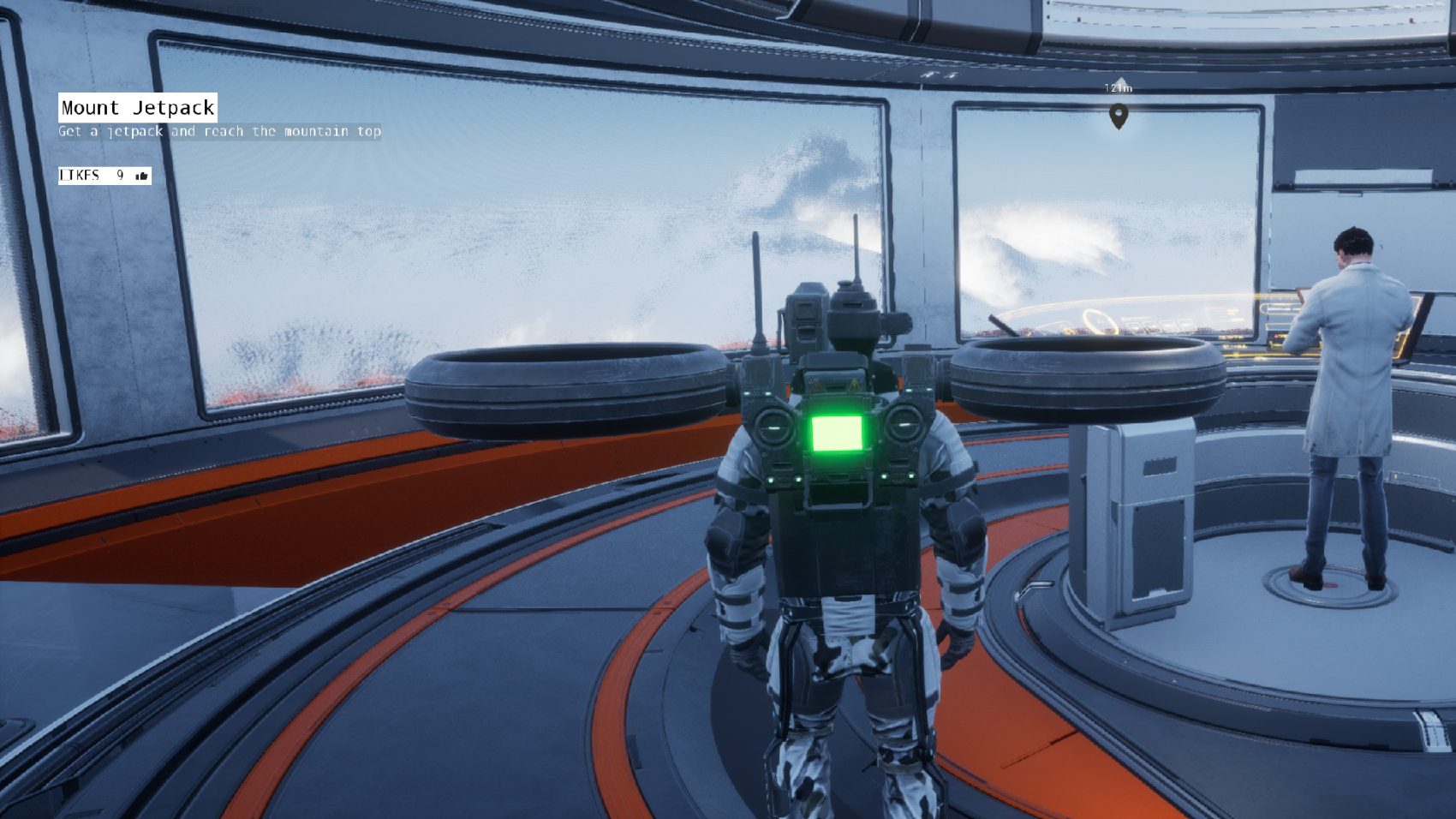Expand the LIKES counter panel
Screen dimensions: 1456x819
tap(103, 177)
